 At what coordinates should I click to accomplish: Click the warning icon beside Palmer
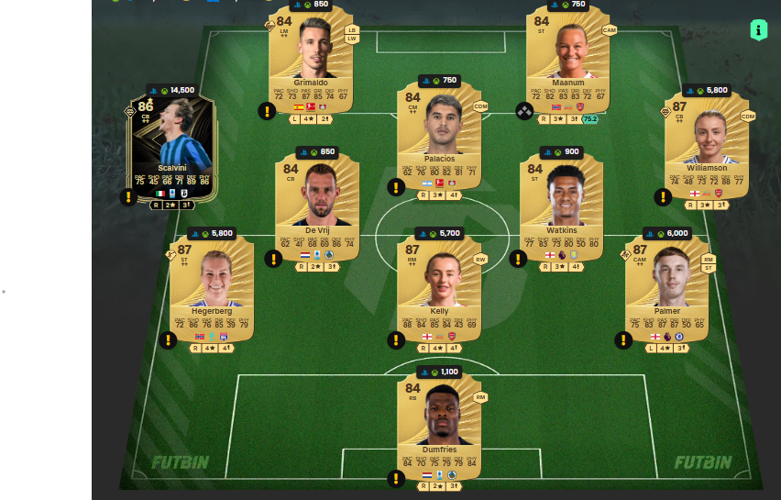pos(623,340)
